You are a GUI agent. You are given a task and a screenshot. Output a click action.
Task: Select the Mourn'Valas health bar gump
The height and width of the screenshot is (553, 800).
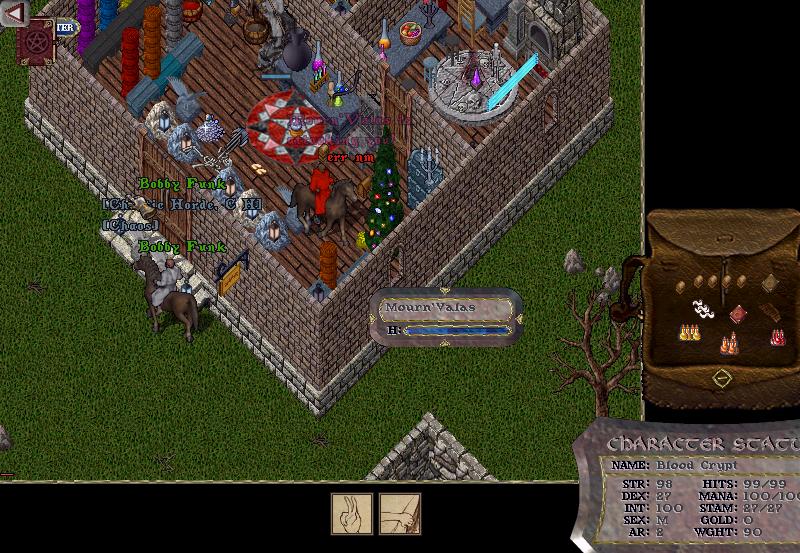445,317
